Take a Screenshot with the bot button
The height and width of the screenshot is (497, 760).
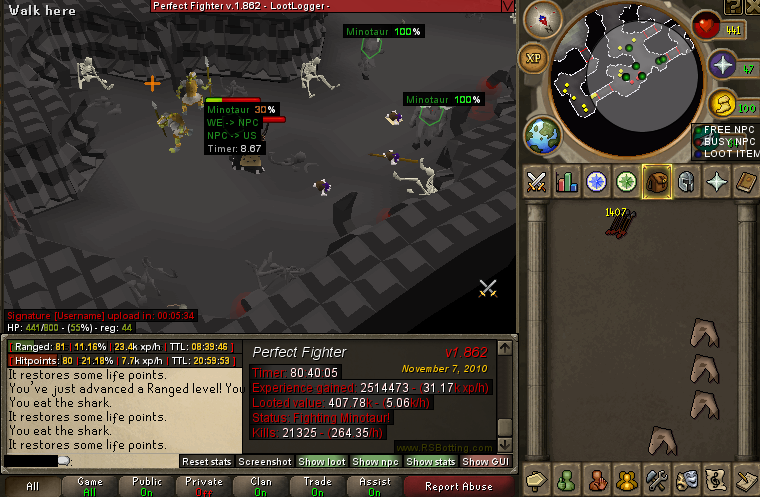[265, 462]
